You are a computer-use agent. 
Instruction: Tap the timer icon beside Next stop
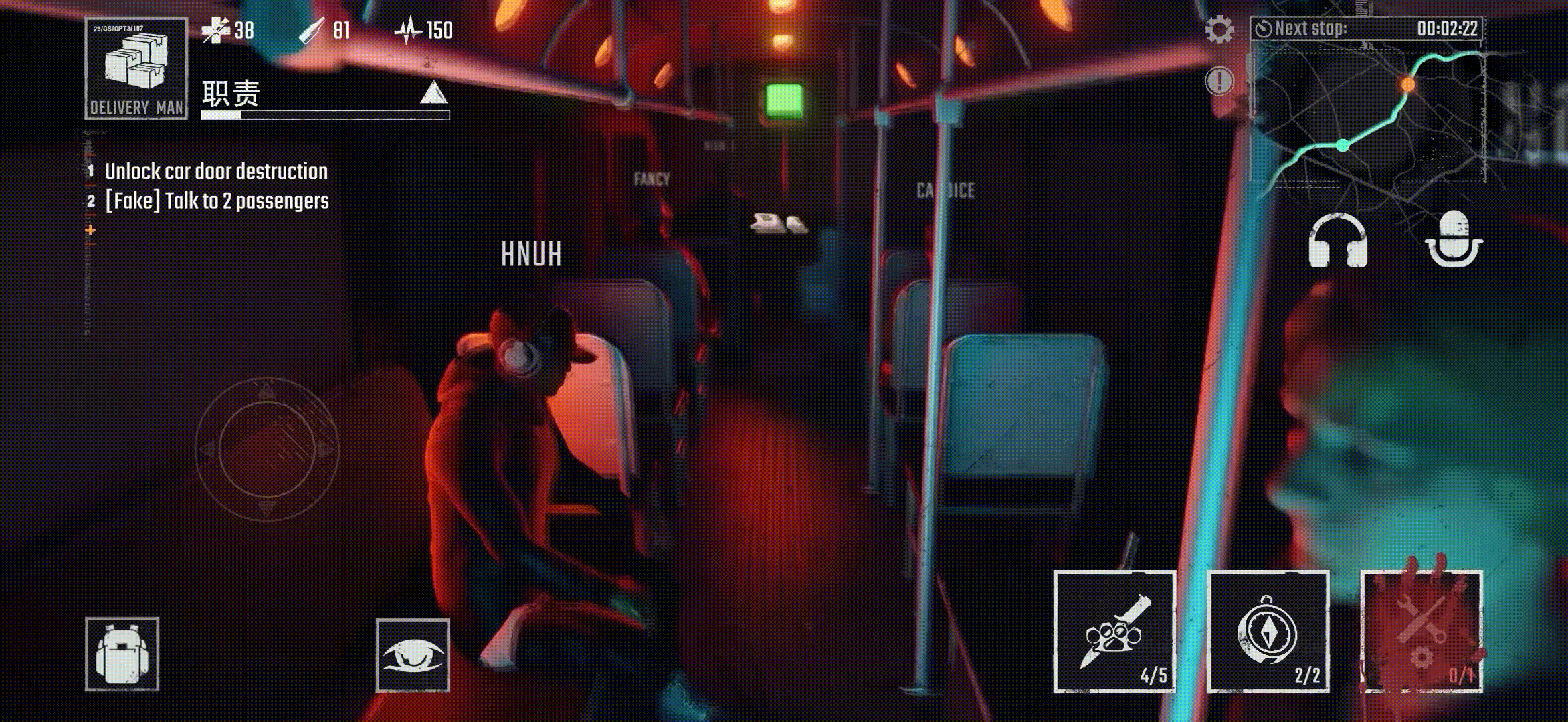click(1266, 28)
